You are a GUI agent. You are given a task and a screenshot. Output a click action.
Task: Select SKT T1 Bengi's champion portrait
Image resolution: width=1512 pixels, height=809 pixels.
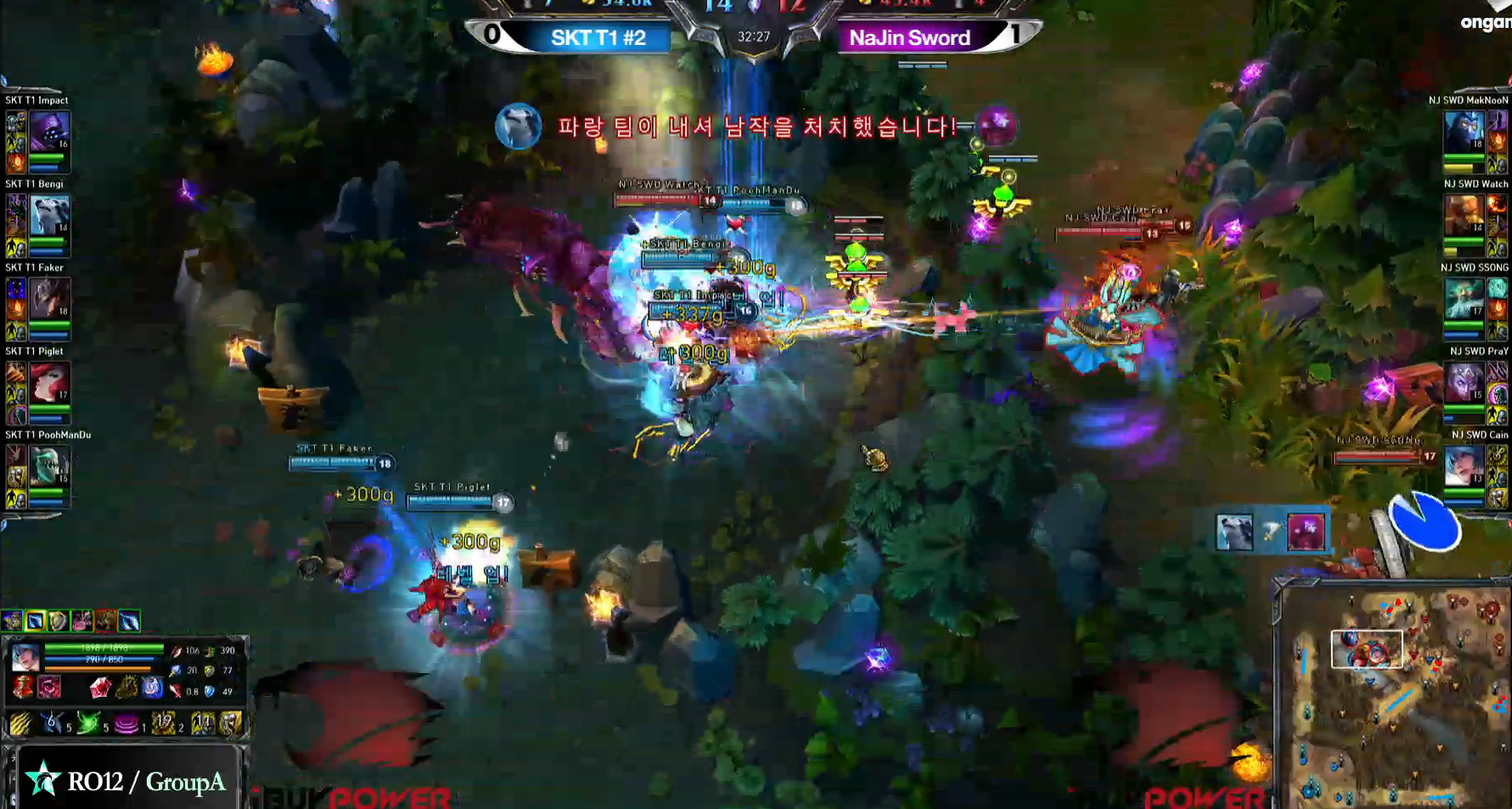point(49,215)
